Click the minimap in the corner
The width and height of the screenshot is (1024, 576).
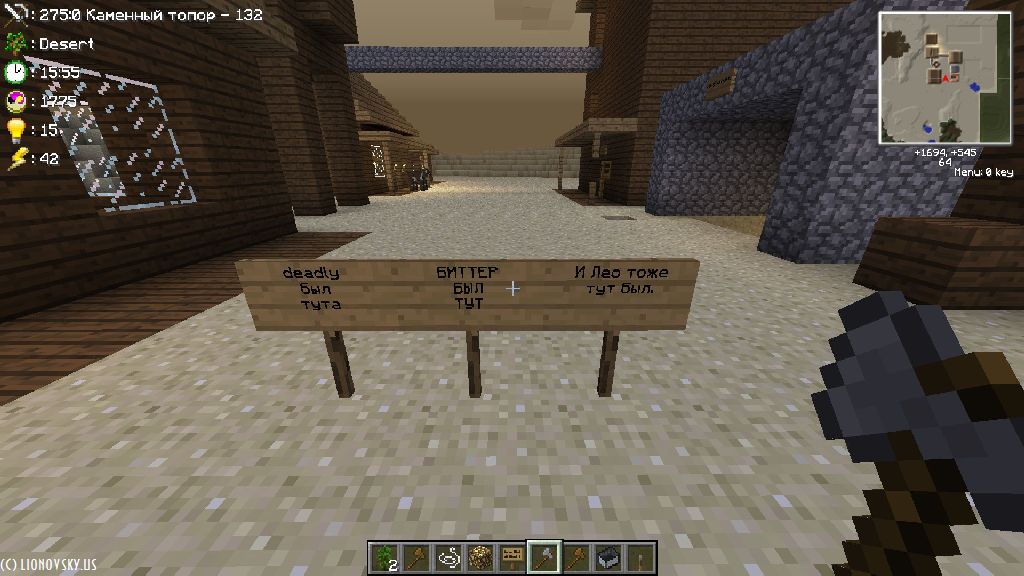[x=945, y=78]
